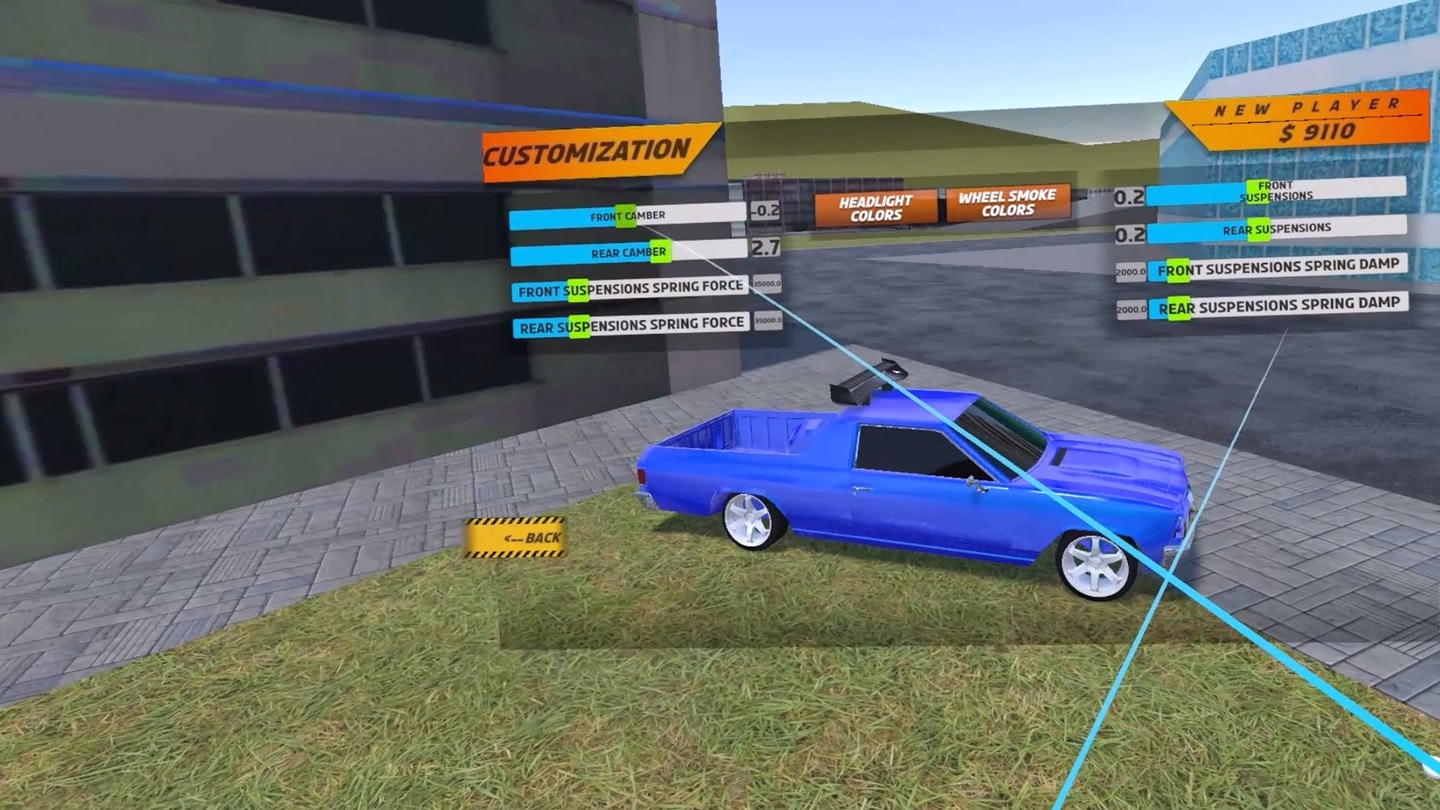Adjust the Front Camber slider handle
The image size is (1440, 810).
[625, 216]
